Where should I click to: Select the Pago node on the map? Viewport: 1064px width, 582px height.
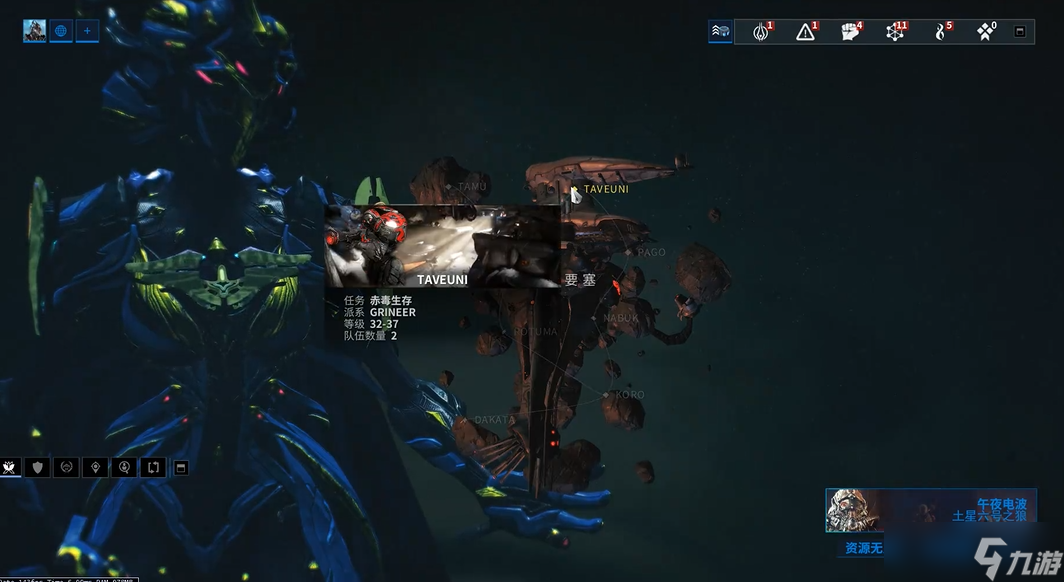click(x=628, y=252)
